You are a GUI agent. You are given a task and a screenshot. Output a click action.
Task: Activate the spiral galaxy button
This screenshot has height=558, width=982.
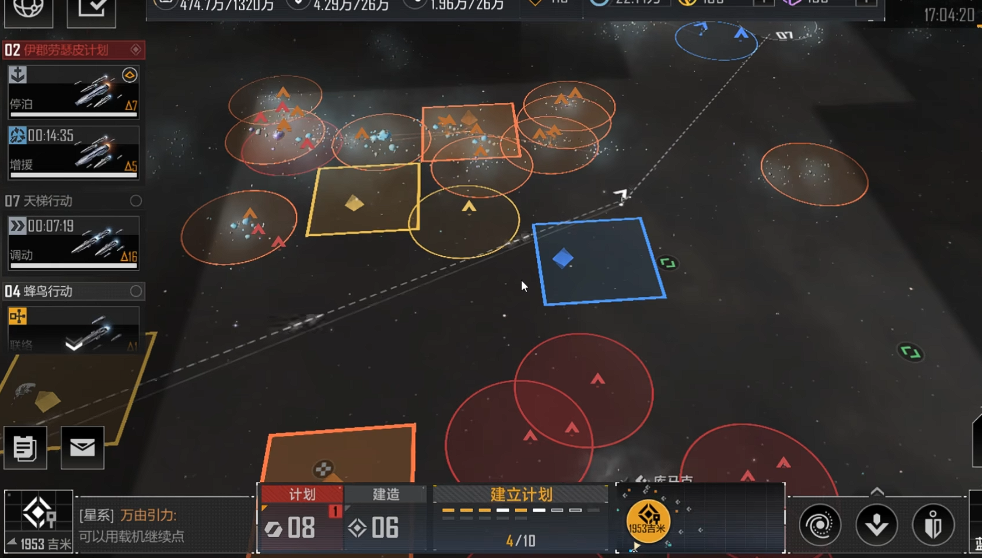[x=820, y=525]
